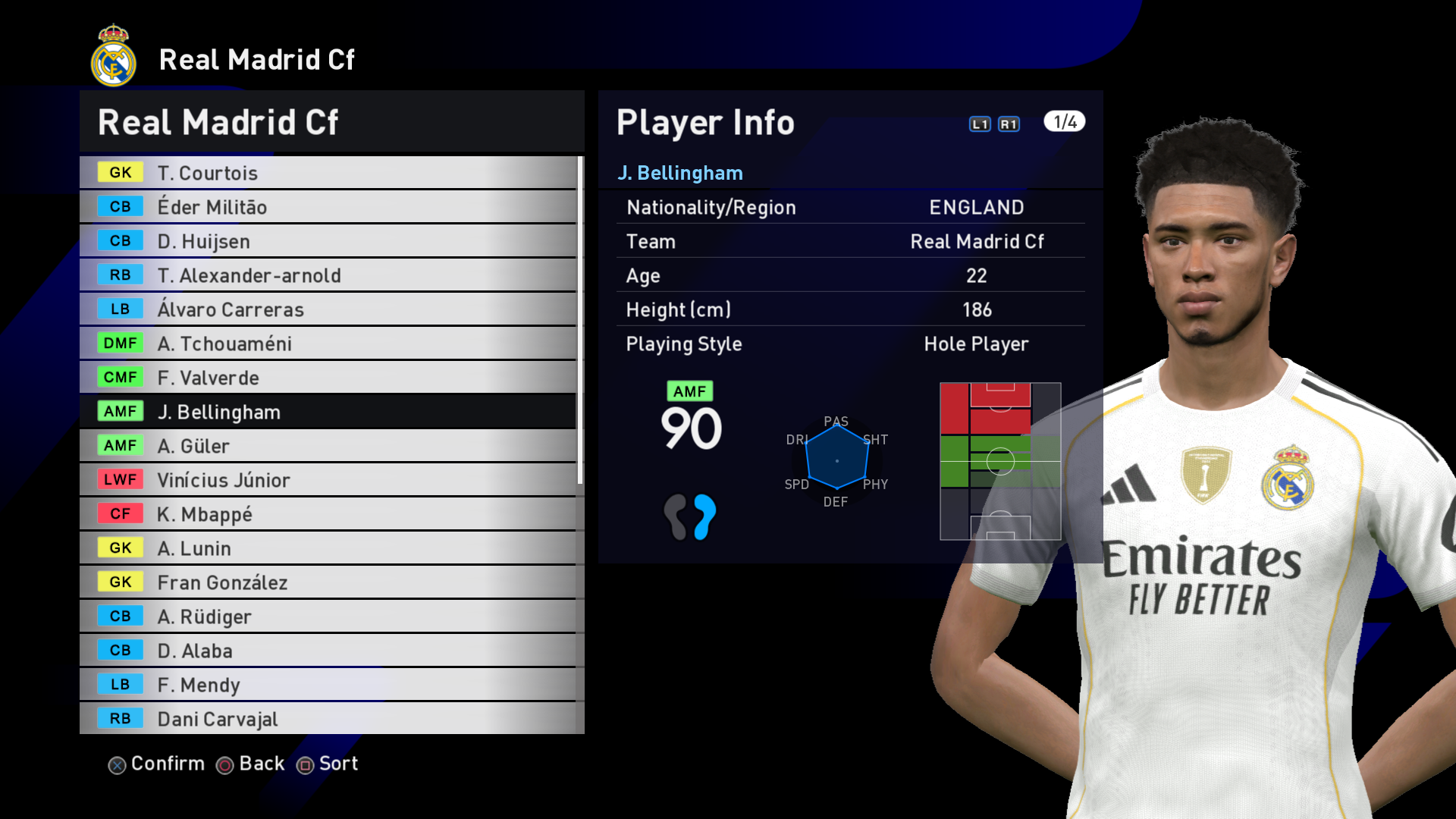Choose Fran González from the list

pos(328,582)
